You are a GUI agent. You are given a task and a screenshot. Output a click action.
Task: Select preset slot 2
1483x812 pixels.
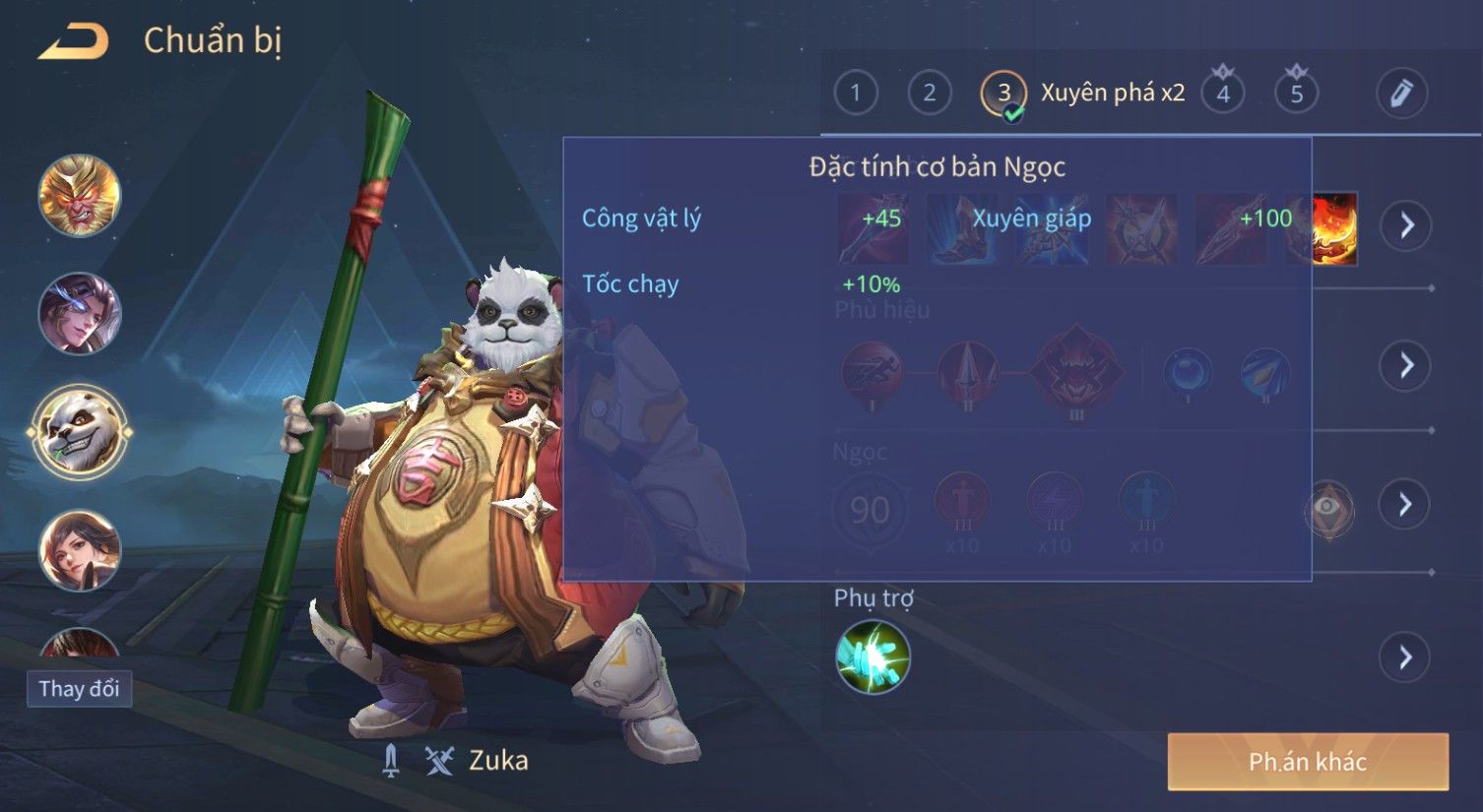pyautogui.click(x=929, y=94)
